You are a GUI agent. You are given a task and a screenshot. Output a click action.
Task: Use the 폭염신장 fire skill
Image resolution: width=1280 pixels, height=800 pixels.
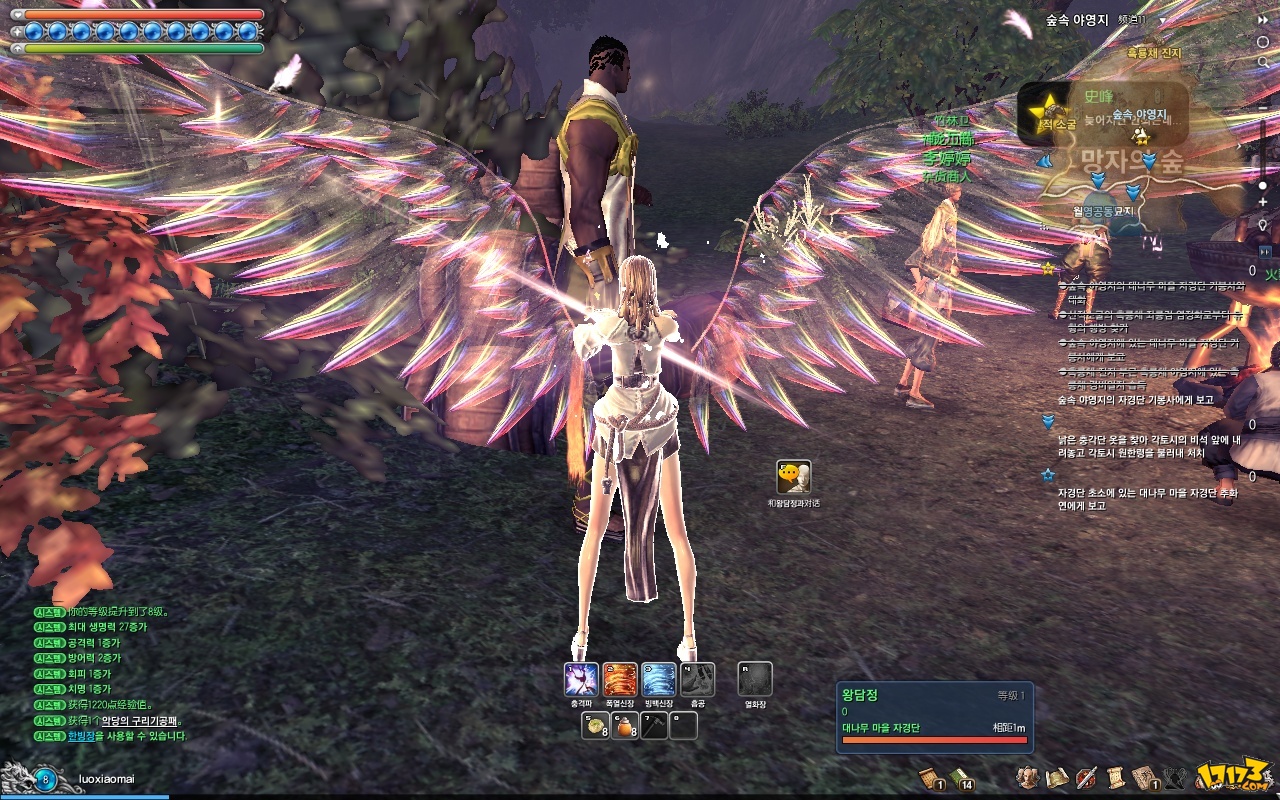click(x=620, y=680)
